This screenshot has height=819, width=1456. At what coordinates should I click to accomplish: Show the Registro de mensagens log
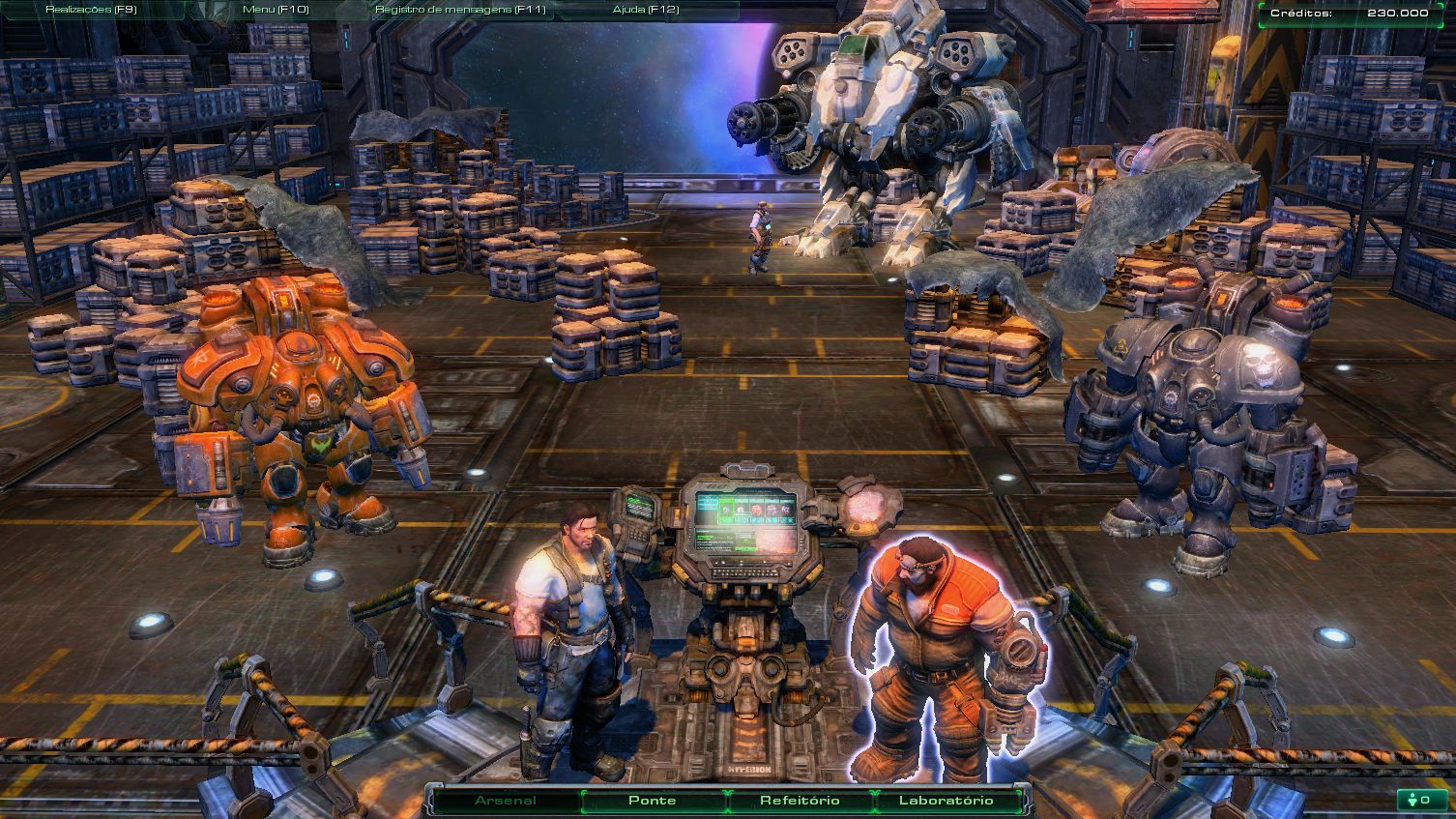click(x=459, y=10)
